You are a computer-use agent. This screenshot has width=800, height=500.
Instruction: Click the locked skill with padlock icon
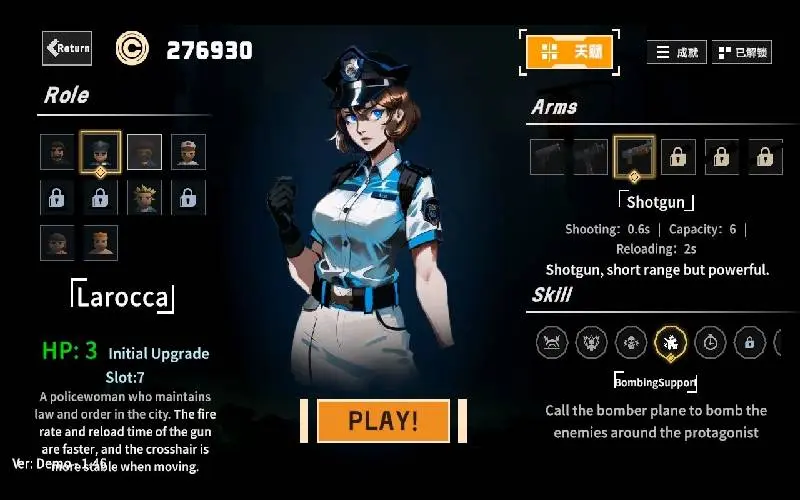749,343
